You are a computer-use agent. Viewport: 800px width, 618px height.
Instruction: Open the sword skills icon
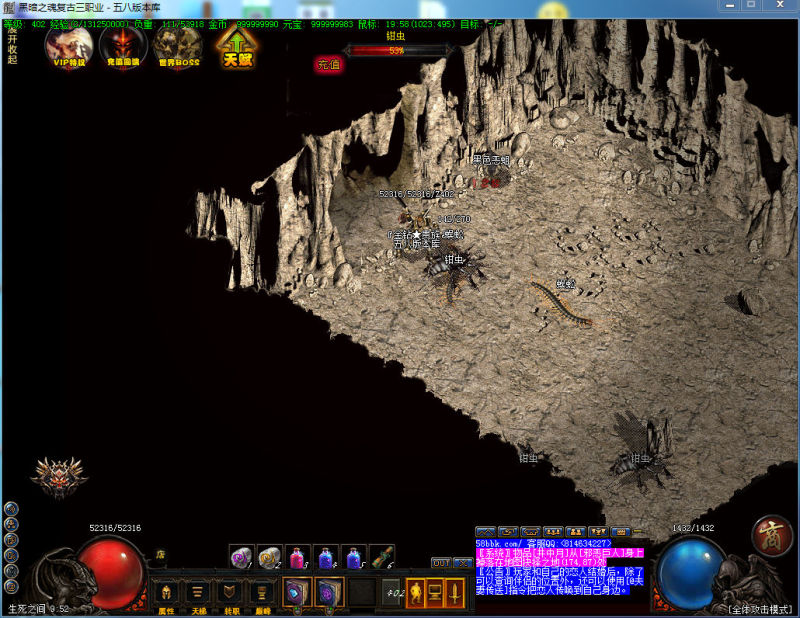pos(456,592)
